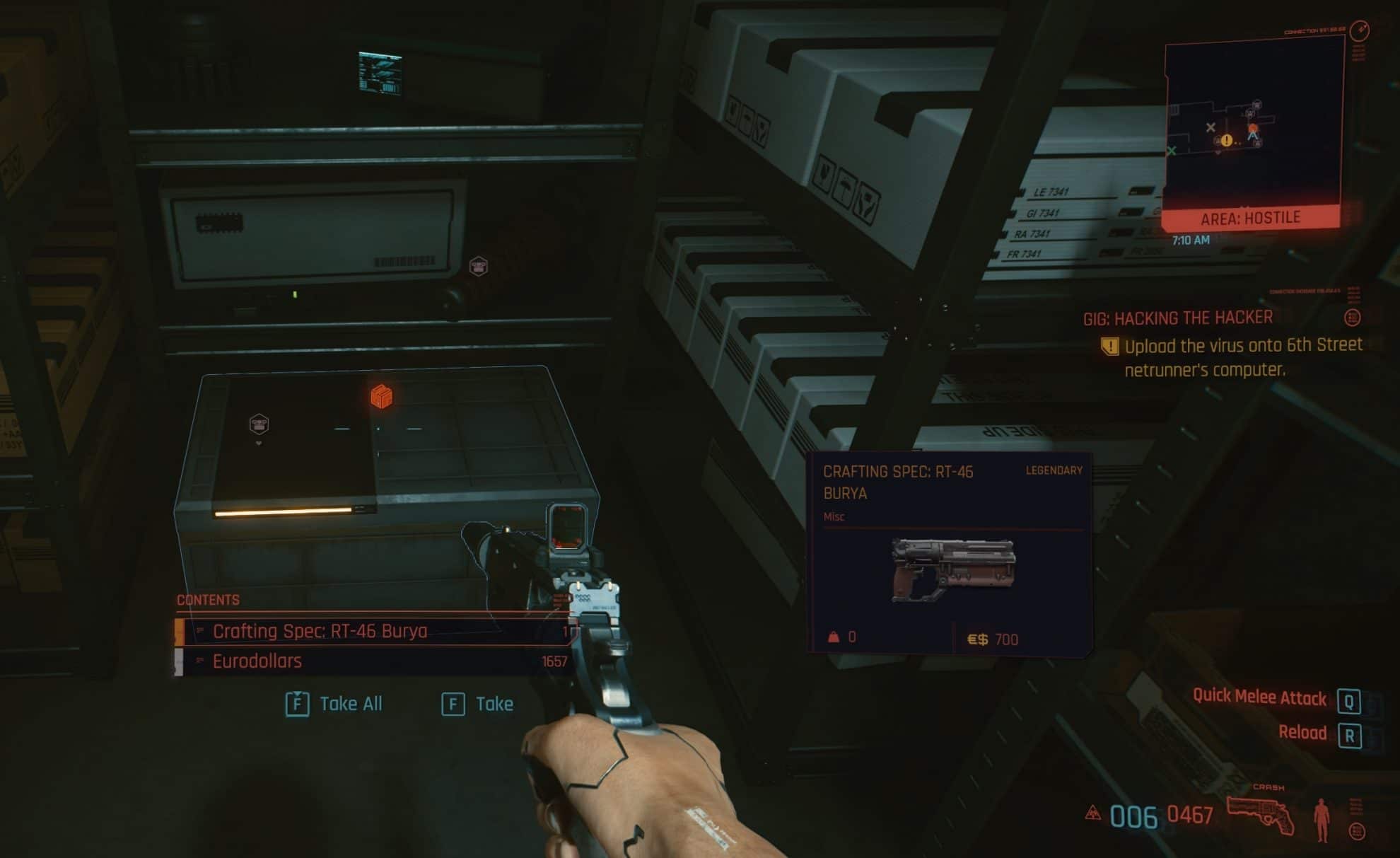Click the RT-46 Burya item tooltip image

click(952, 569)
